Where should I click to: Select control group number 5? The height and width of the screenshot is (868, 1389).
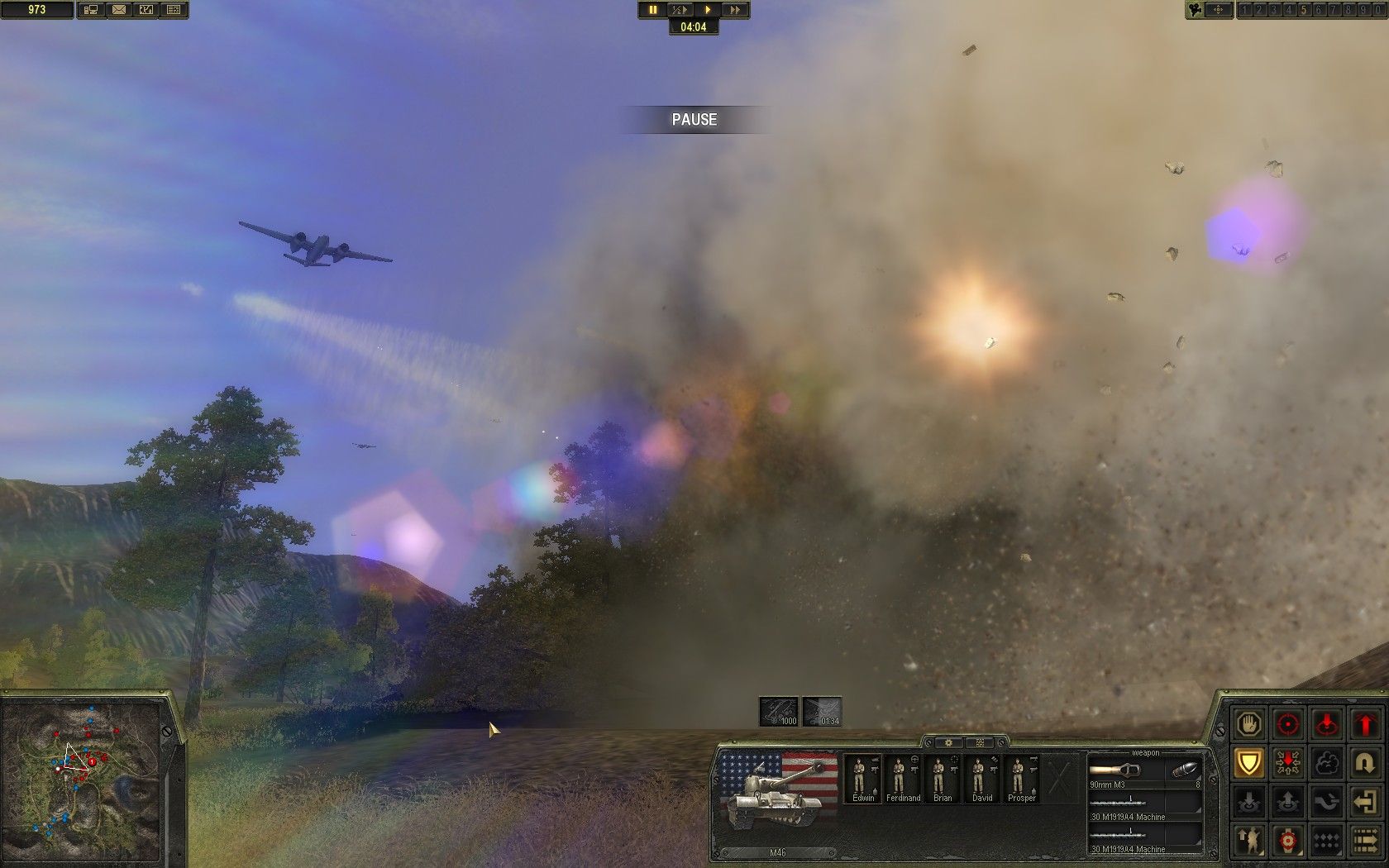[1304, 10]
